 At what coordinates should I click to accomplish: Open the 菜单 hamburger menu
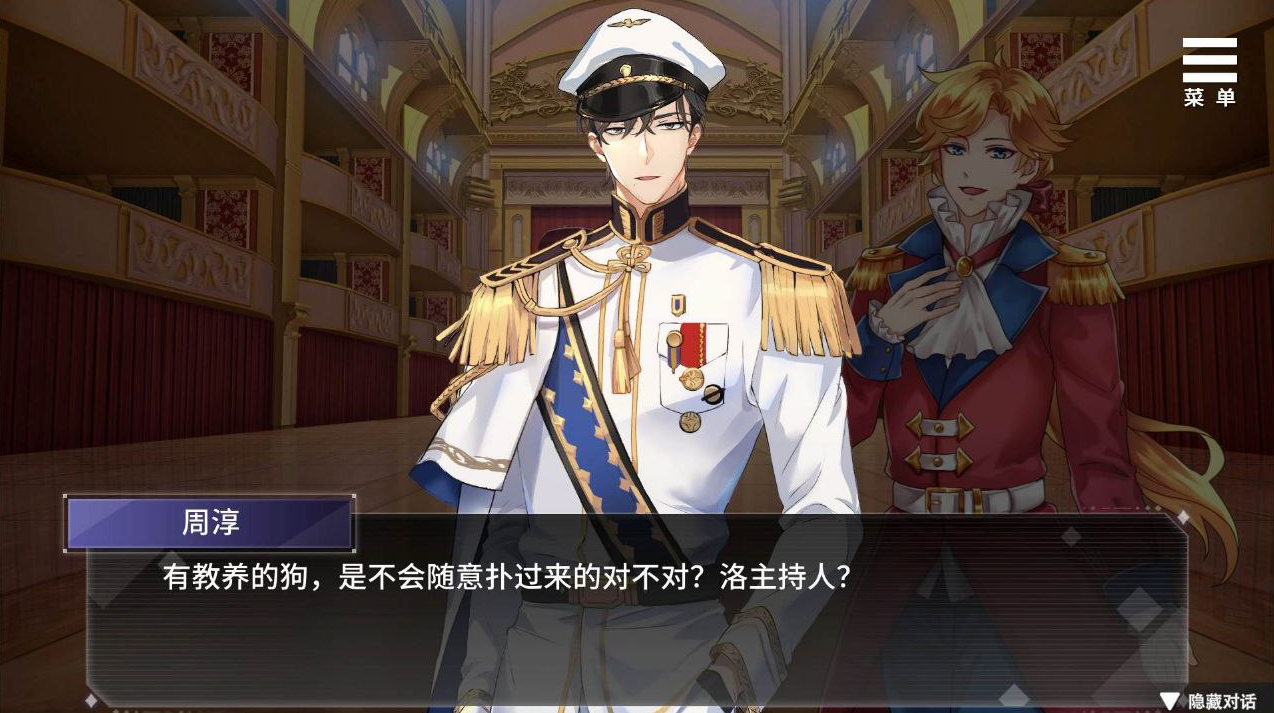pyautogui.click(x=1209, y=70)
